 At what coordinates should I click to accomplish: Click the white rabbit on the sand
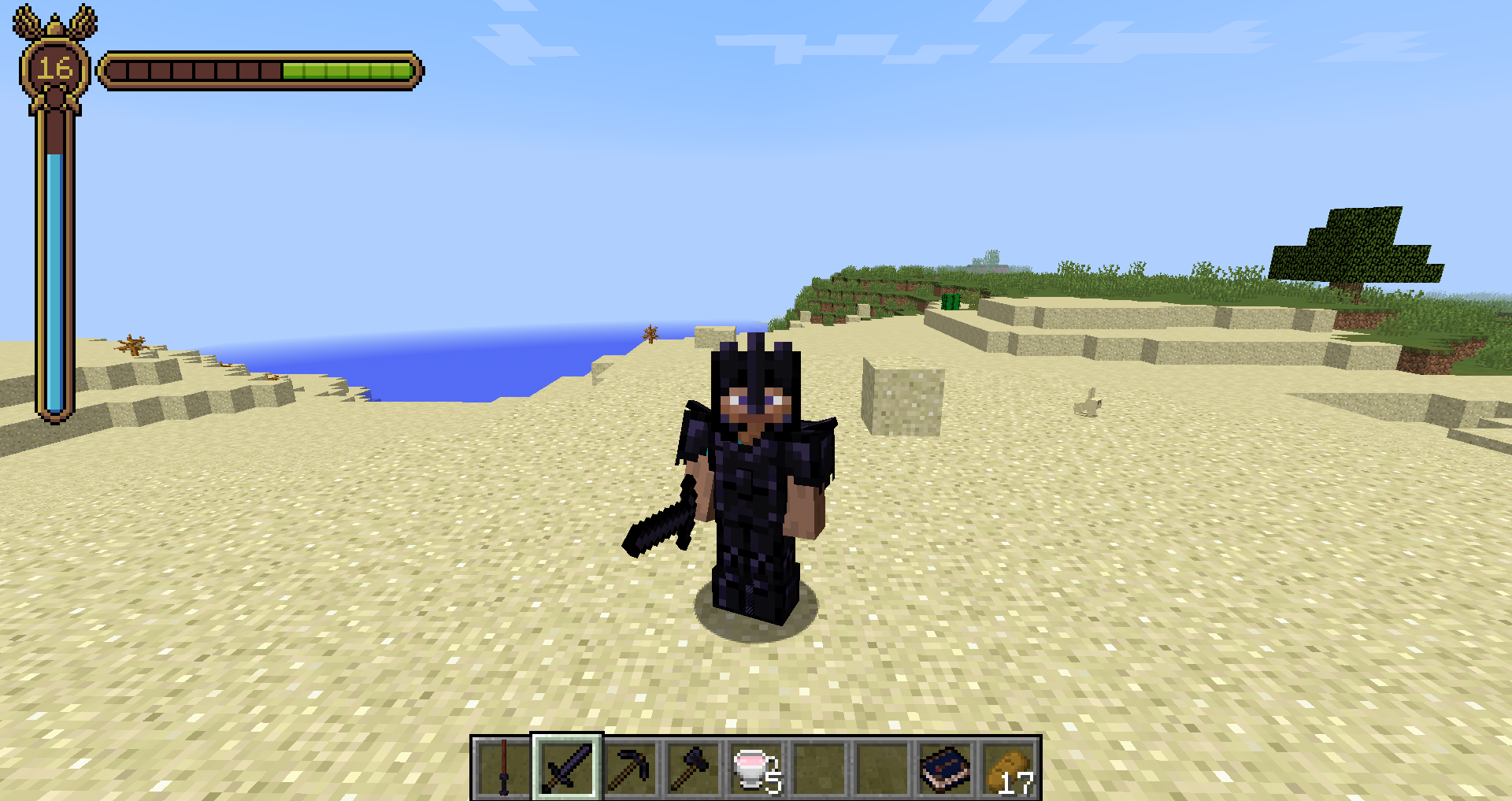coord(1091,403)
